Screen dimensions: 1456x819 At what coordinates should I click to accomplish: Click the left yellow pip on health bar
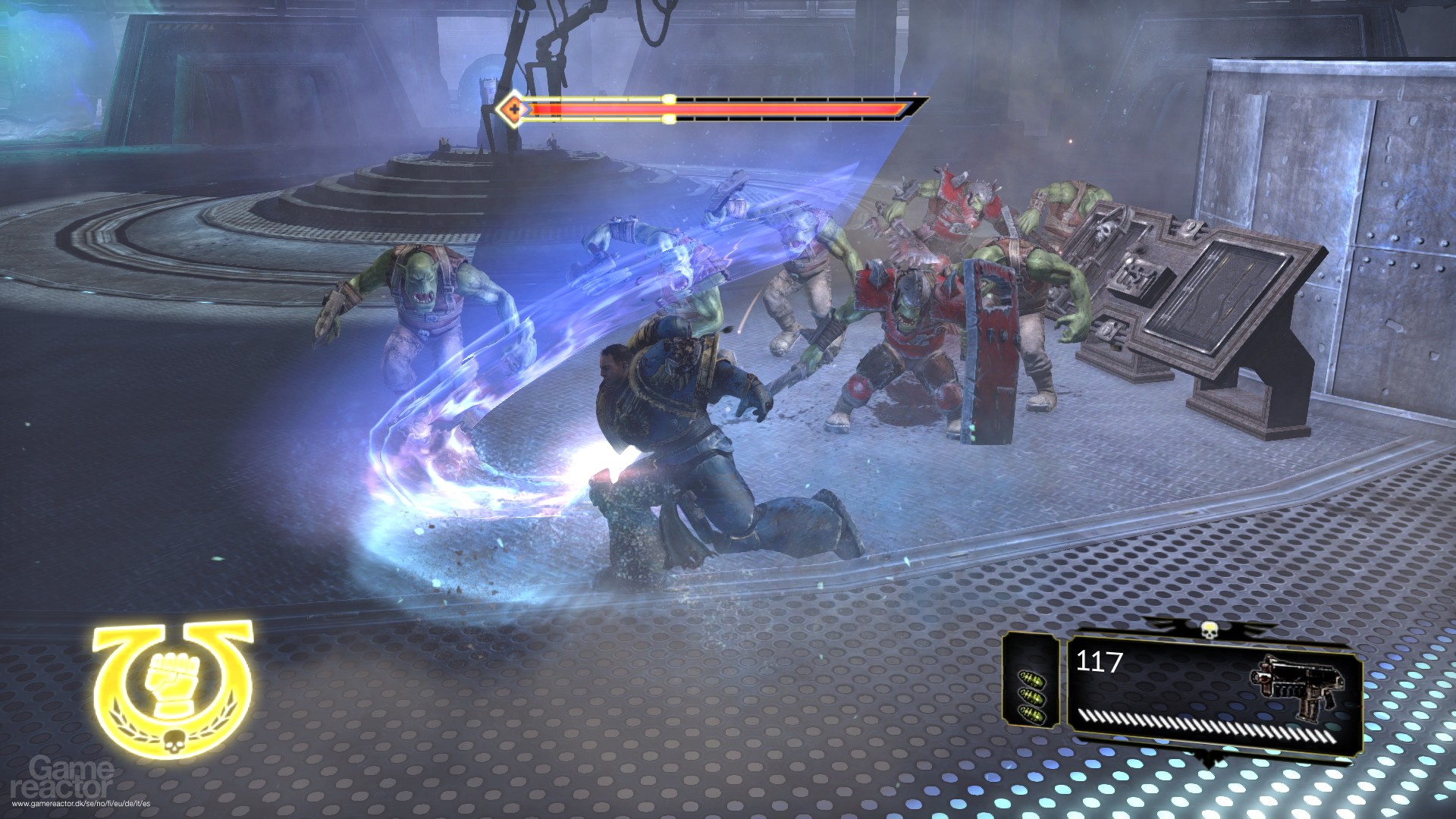click(667, 99)
